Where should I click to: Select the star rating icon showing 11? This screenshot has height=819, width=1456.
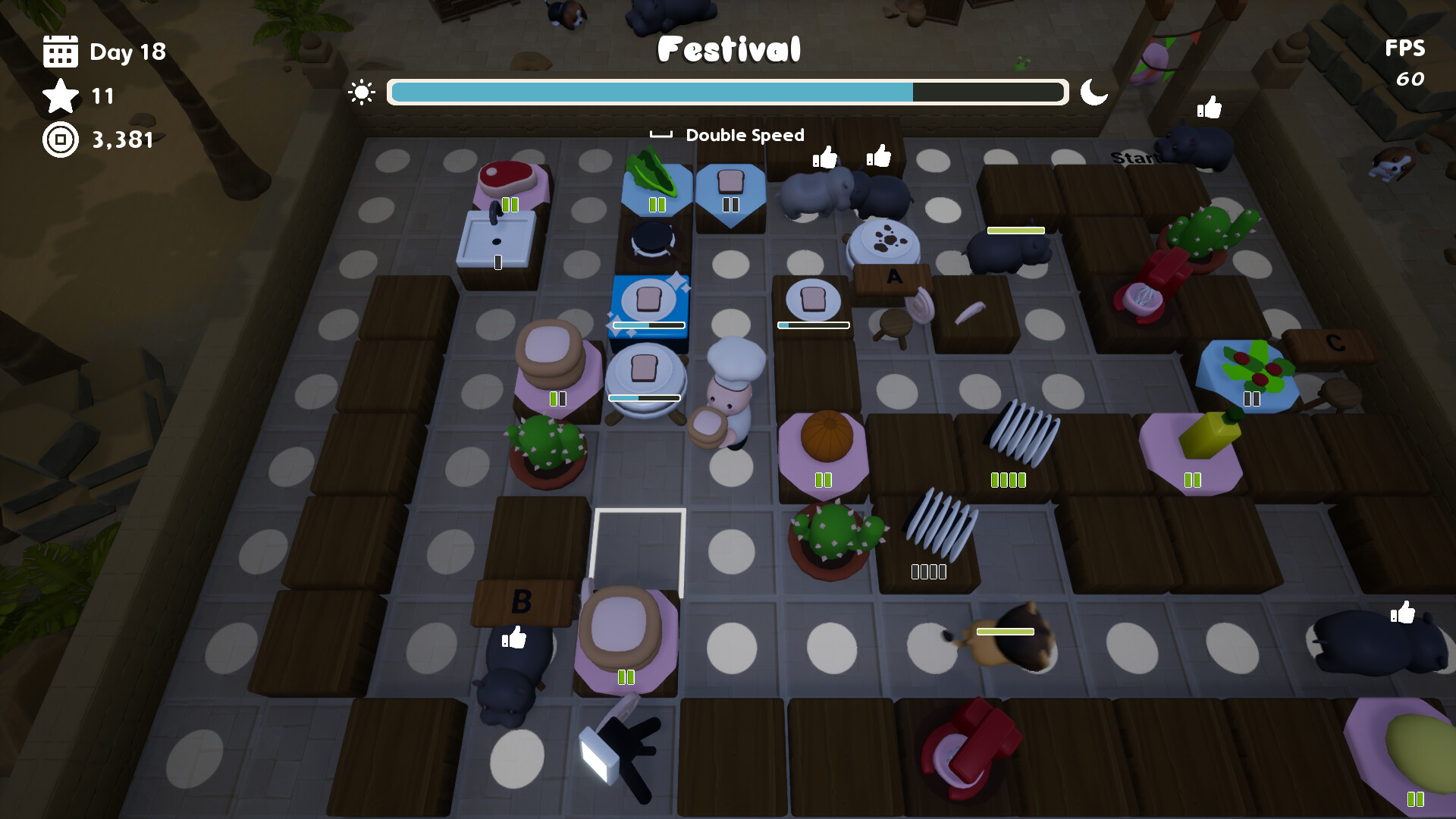pyautogui.click(x=61, y=97)
